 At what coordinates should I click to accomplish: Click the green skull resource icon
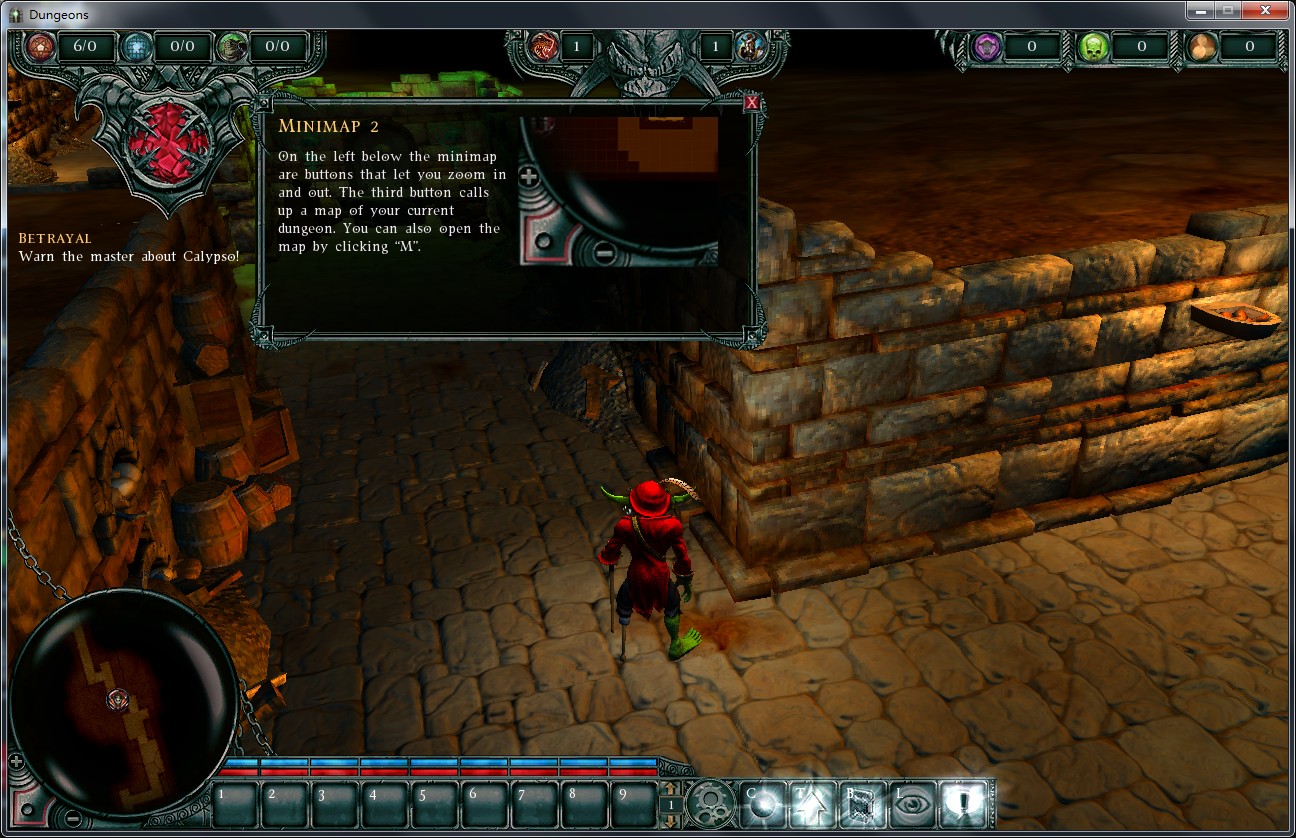[x=1094, y=46]
